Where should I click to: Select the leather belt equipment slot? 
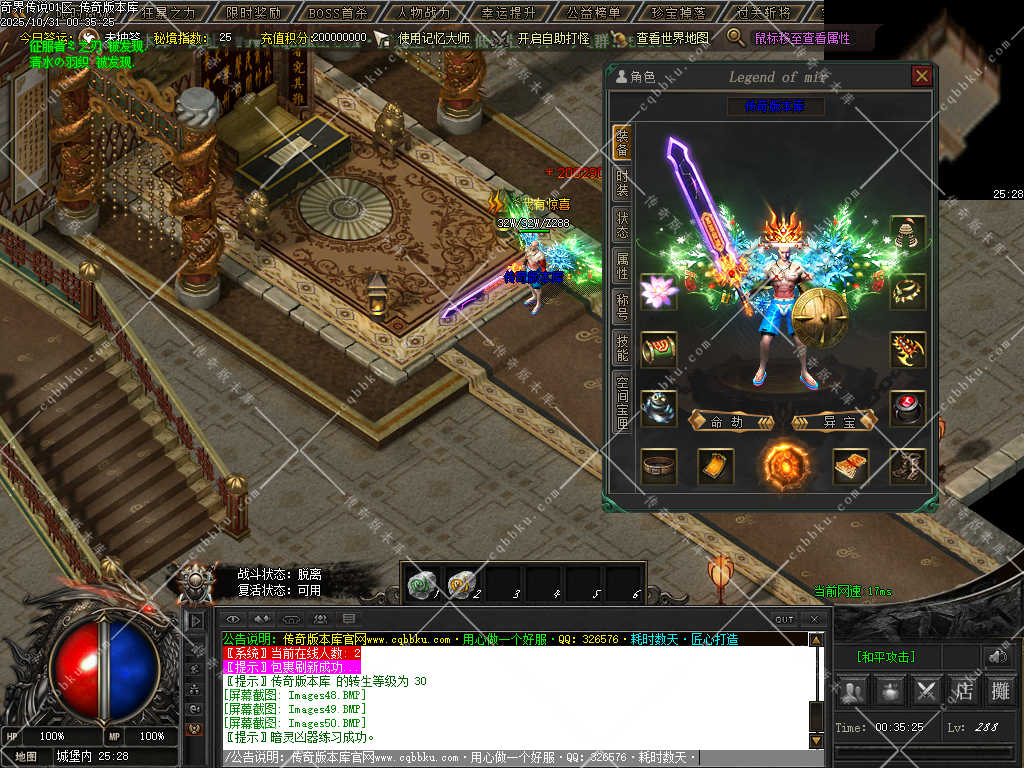pyautogui.click(x=658, y=465)
